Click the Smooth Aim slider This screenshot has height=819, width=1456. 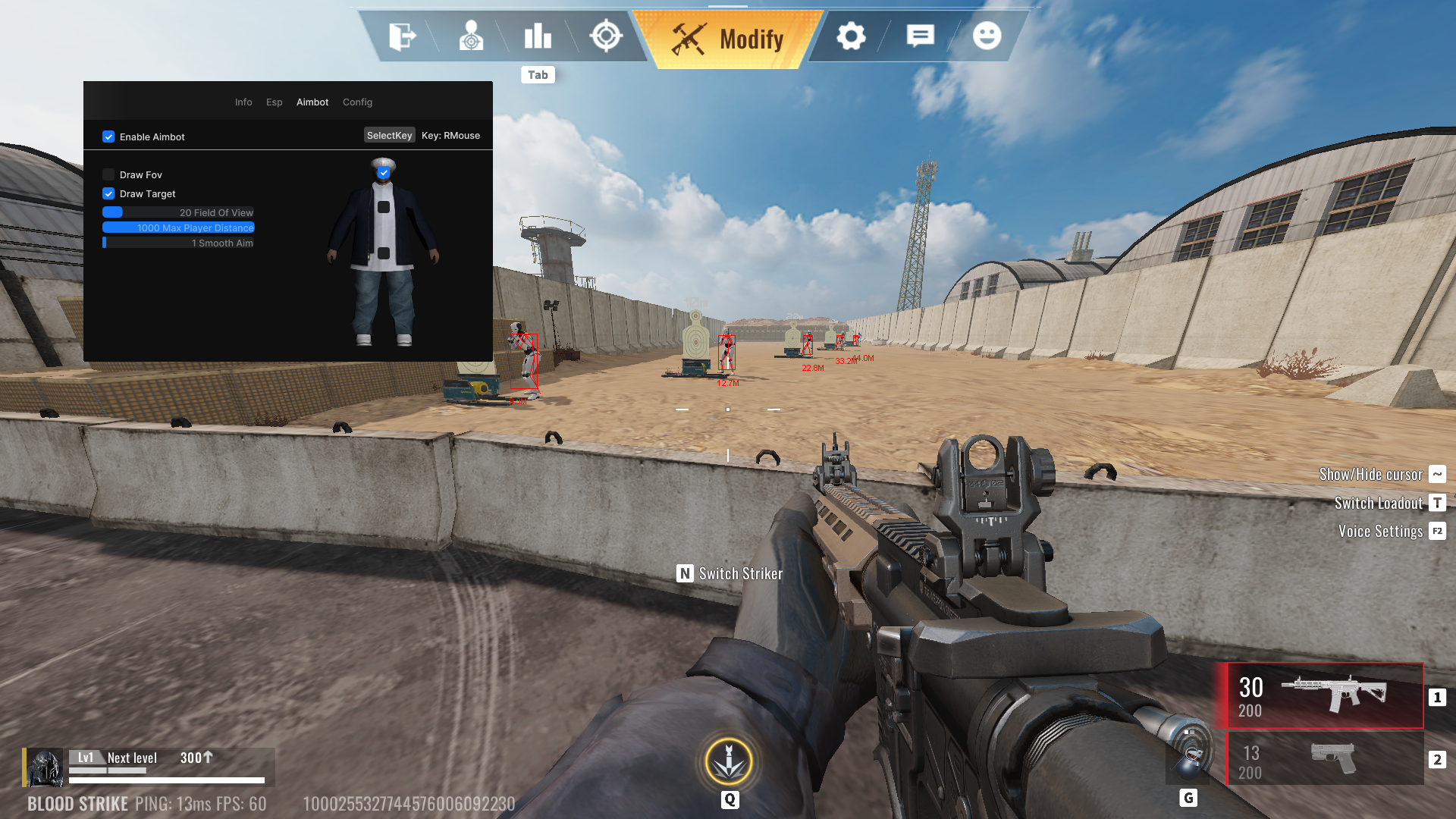pyautogui.click(x=178, y=243)
